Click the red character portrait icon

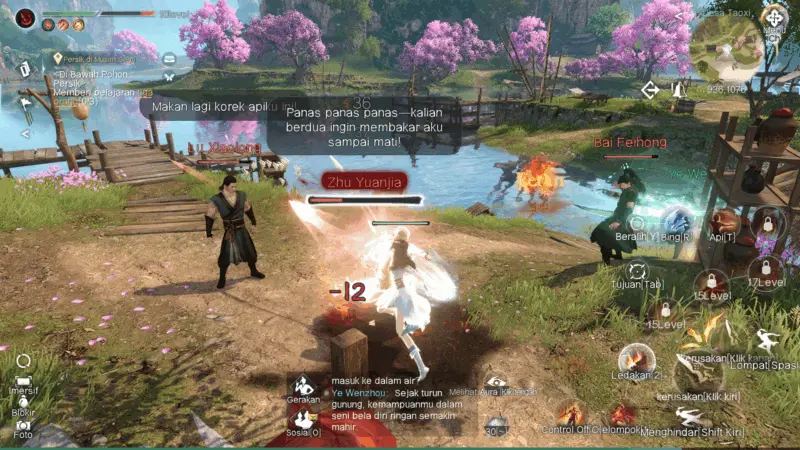25,17
